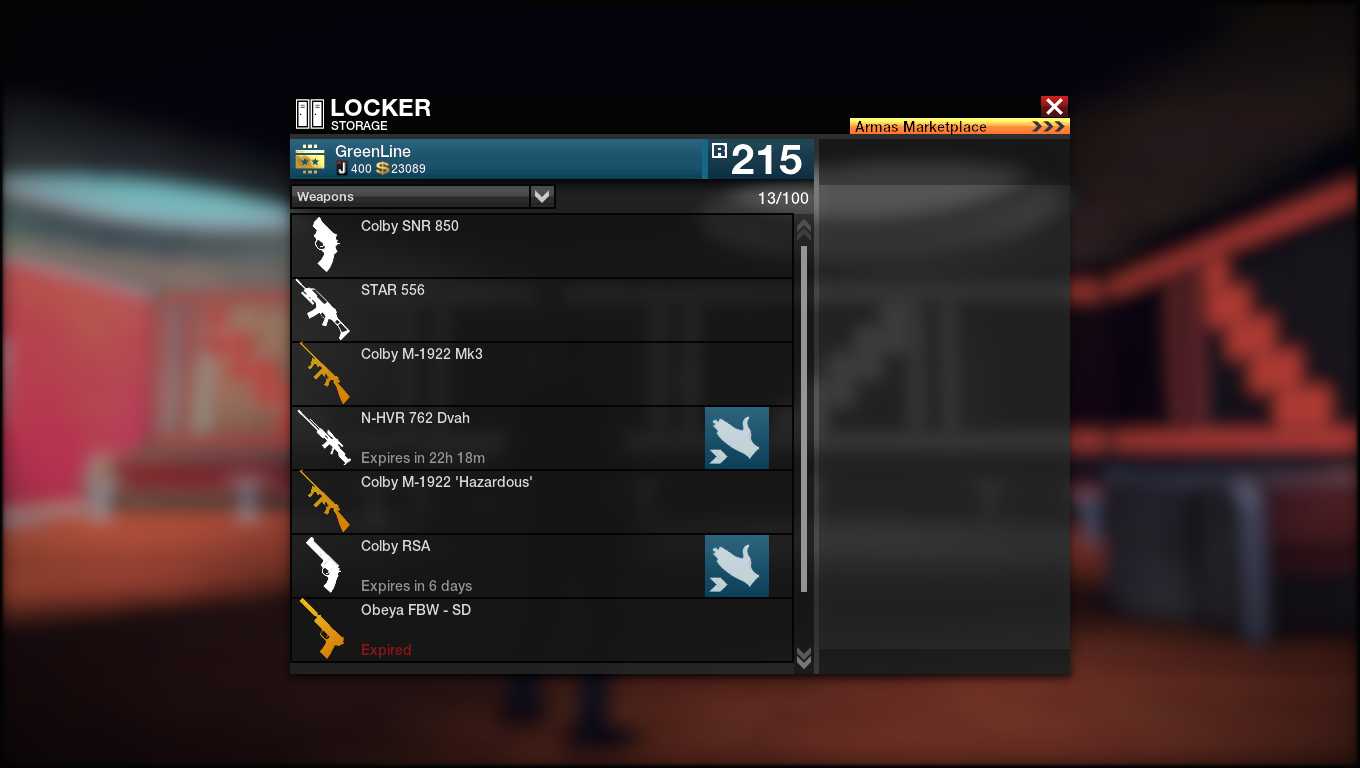Select the STAR 556 rifle row
Screen dimensions: 1360x768
point(541,310)
